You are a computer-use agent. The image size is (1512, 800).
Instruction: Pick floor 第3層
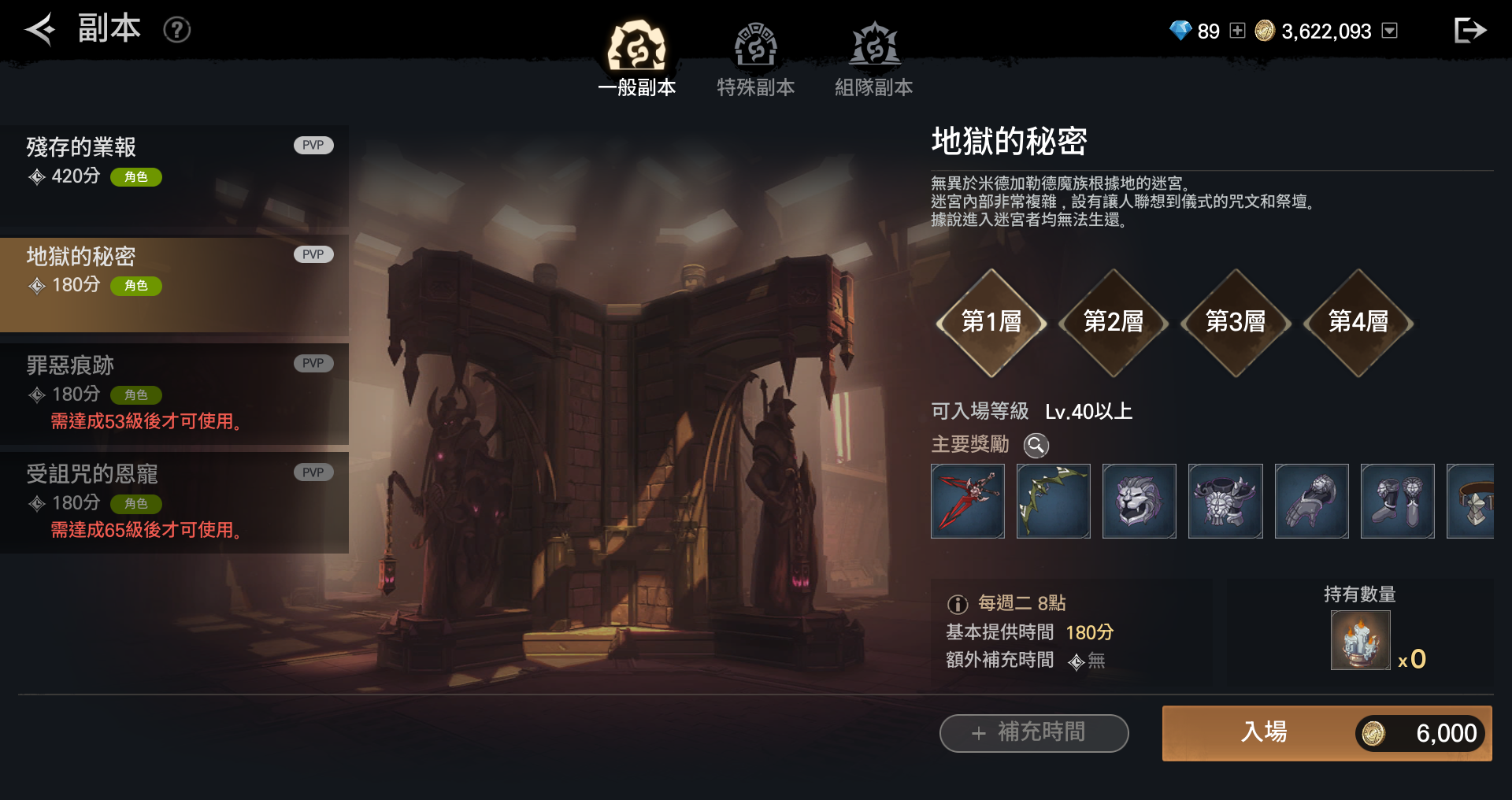(x=1236, y=322)
